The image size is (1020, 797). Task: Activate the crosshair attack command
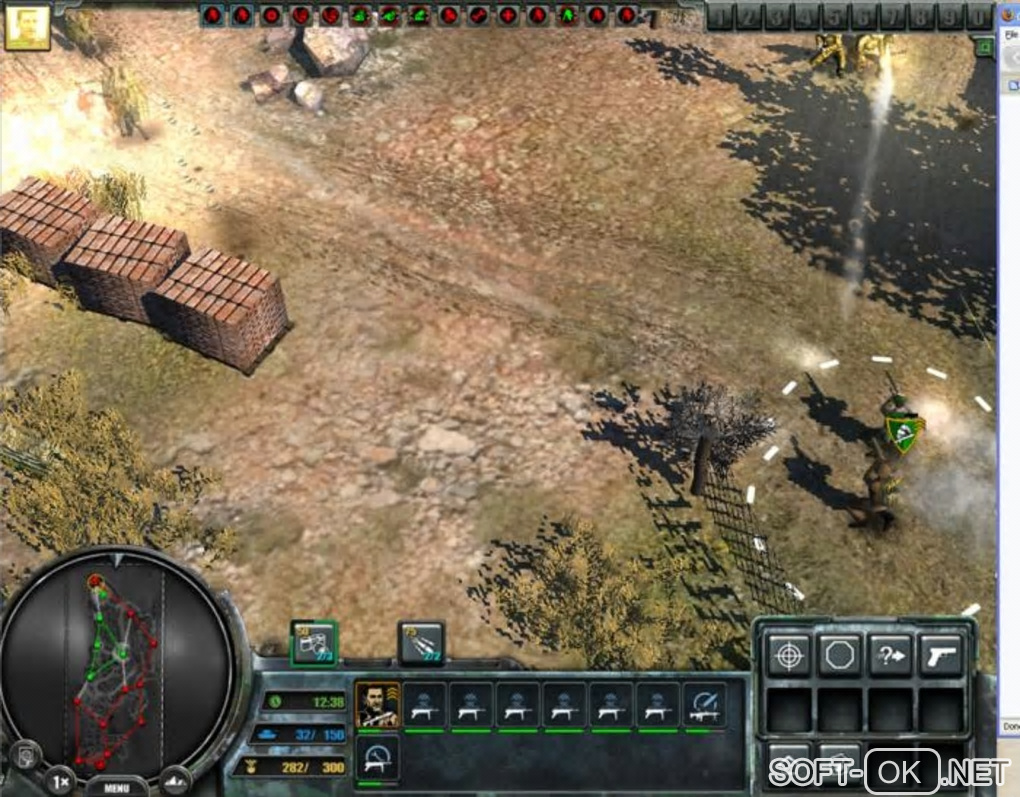tap(788, 655)
